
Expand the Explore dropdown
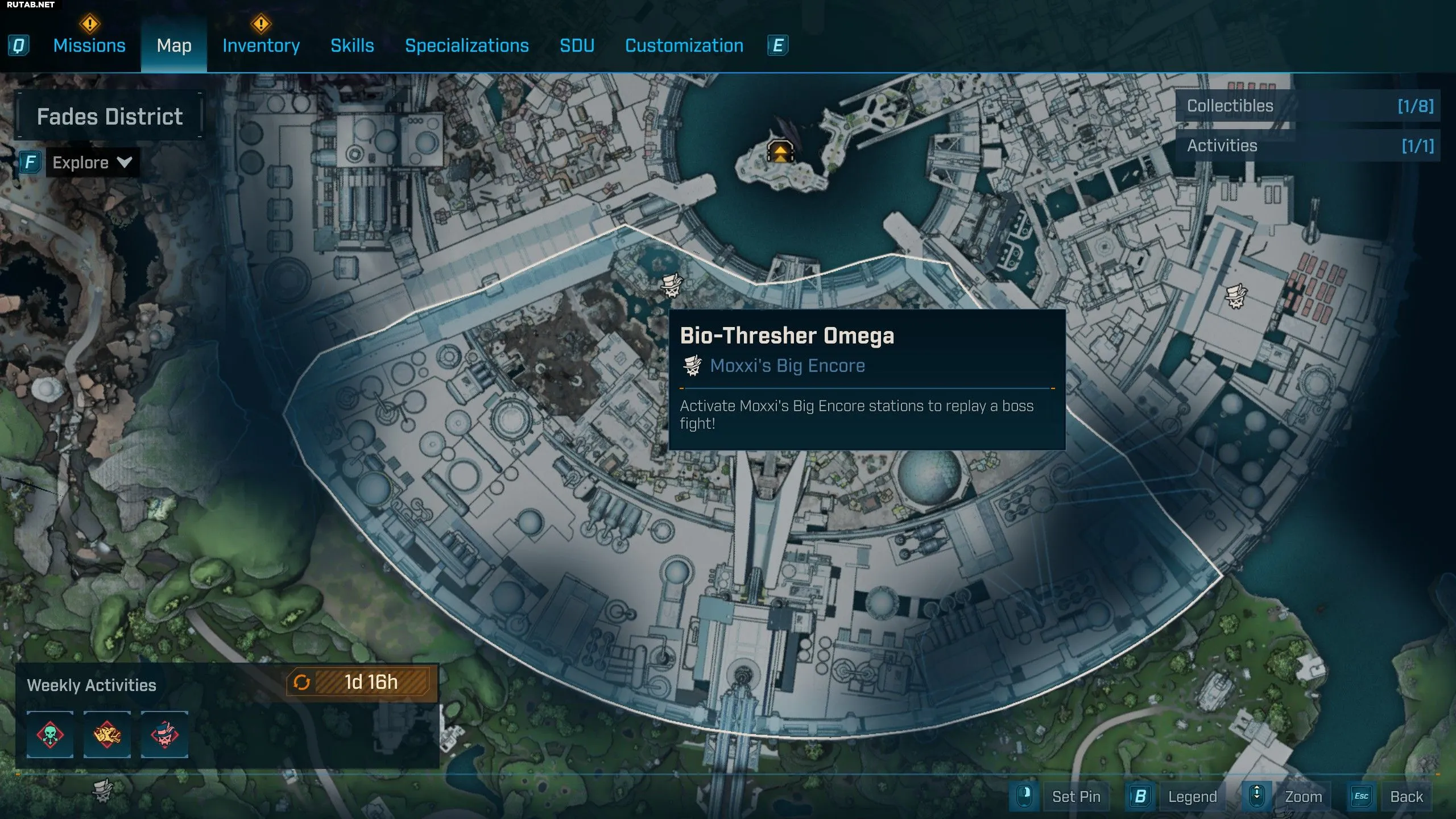tap(92, 163)
